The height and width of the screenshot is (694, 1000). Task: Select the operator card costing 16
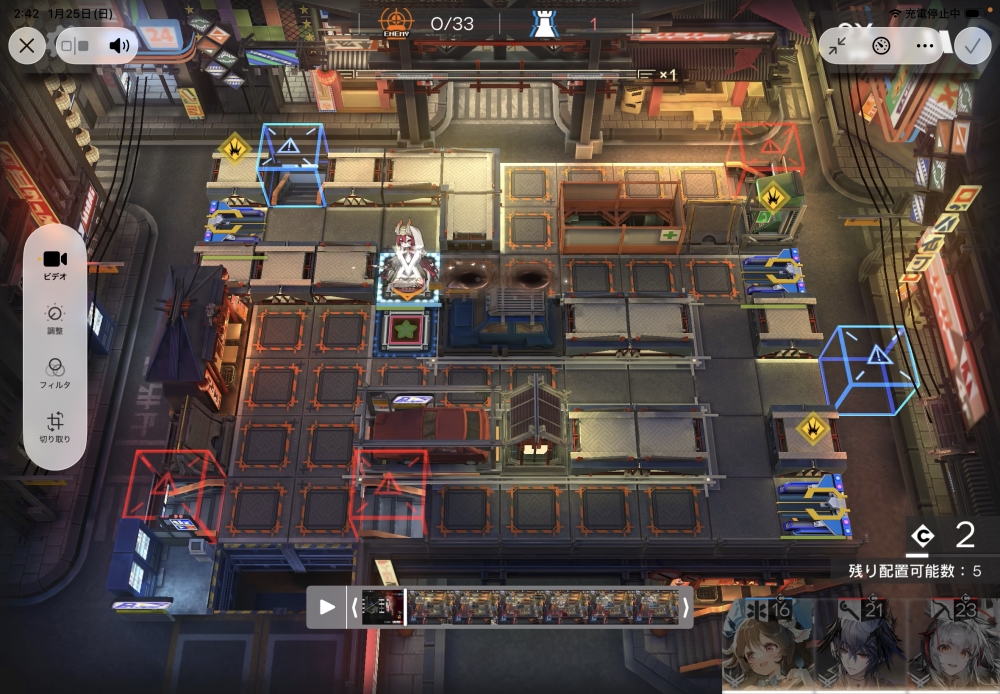765,645
